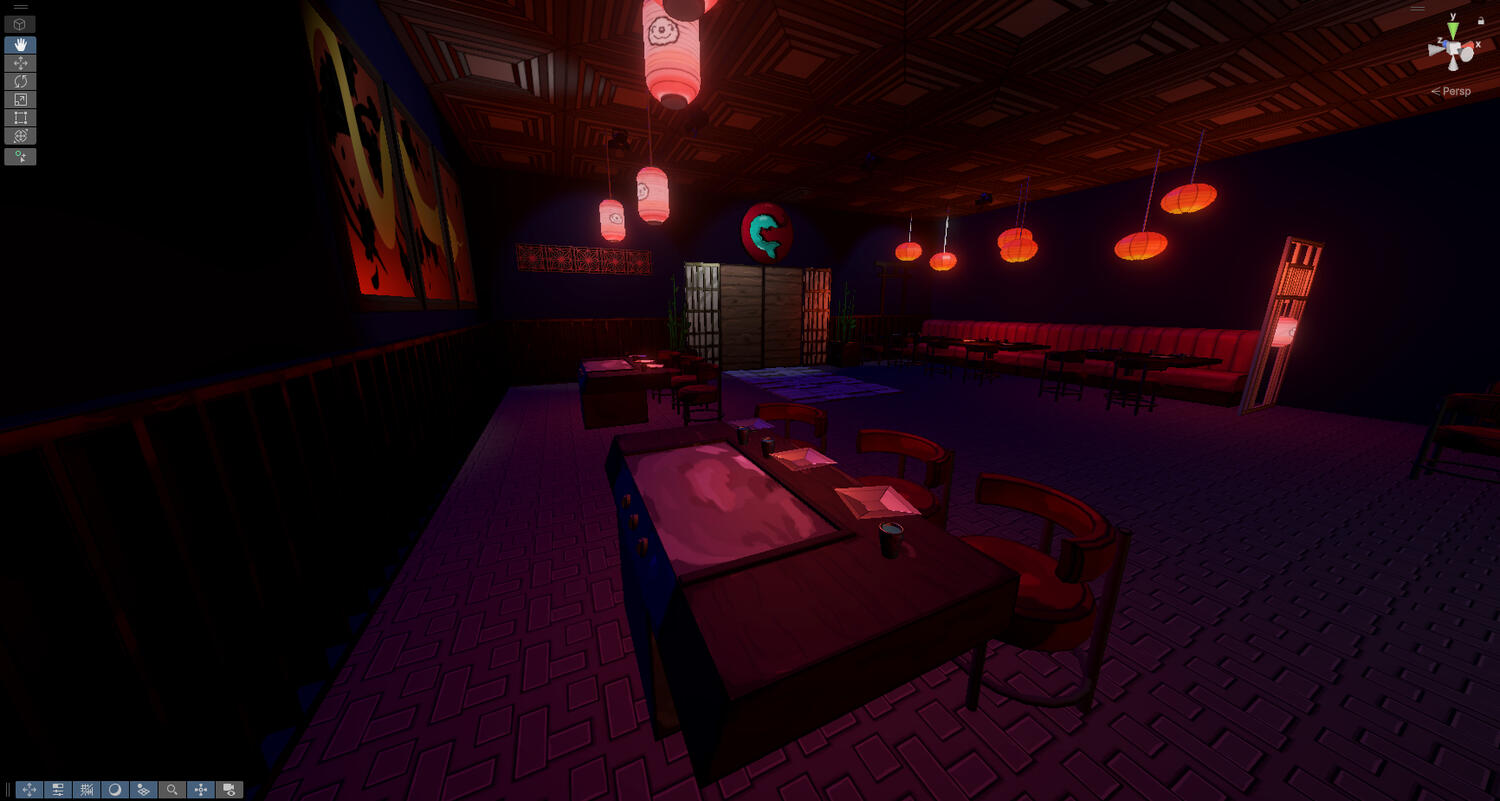Switch to the Scale tool
1500x801 pixels.
(20, 99)
